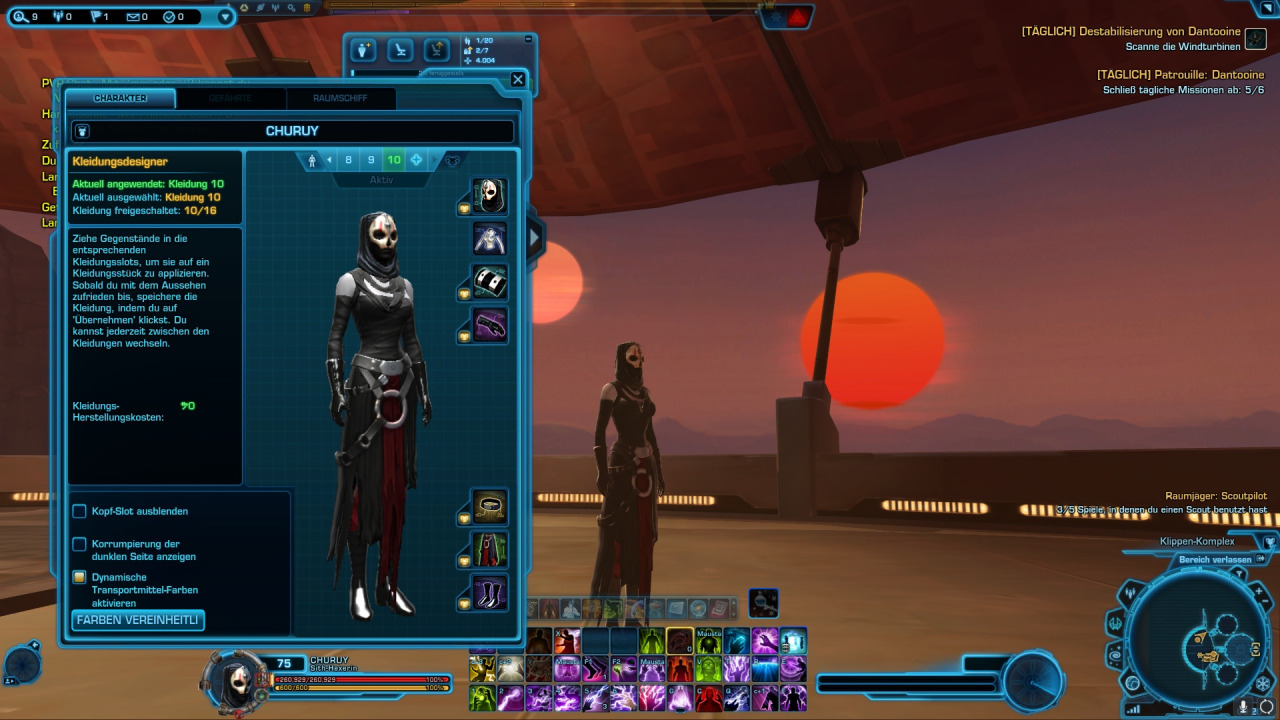Open the chat options chevron in the top-left bar
Screen dimensions: 1280x720
click(x=225, y=16)
